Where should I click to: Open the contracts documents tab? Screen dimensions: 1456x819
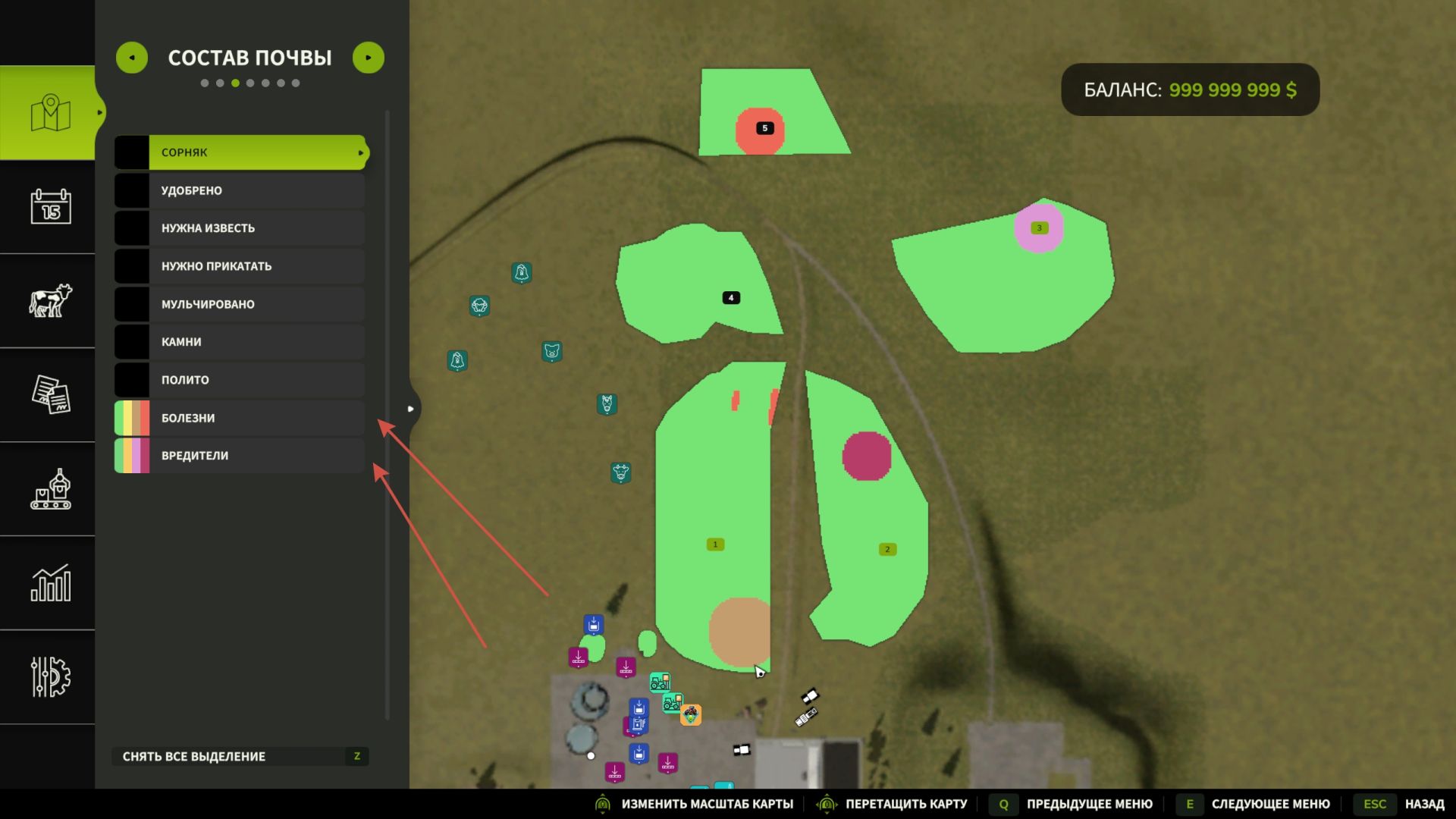click(50, 394)
